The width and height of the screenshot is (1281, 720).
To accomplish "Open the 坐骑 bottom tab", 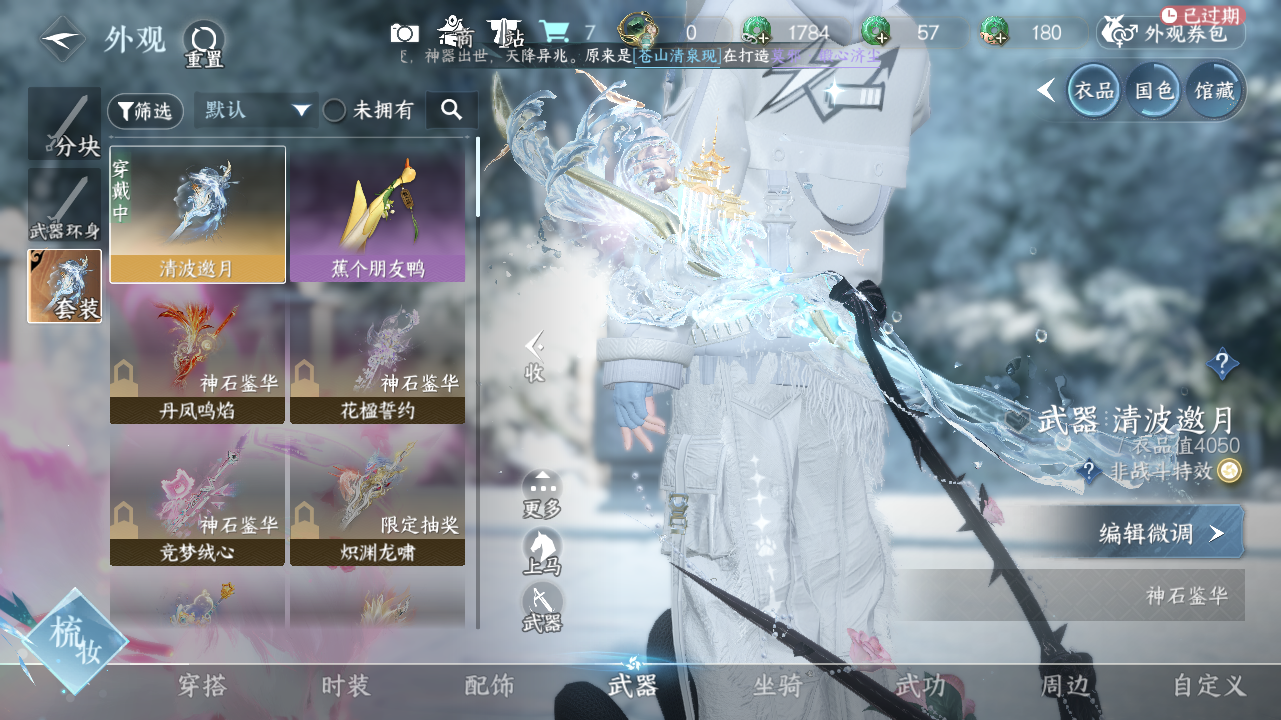I will (777, 686).
